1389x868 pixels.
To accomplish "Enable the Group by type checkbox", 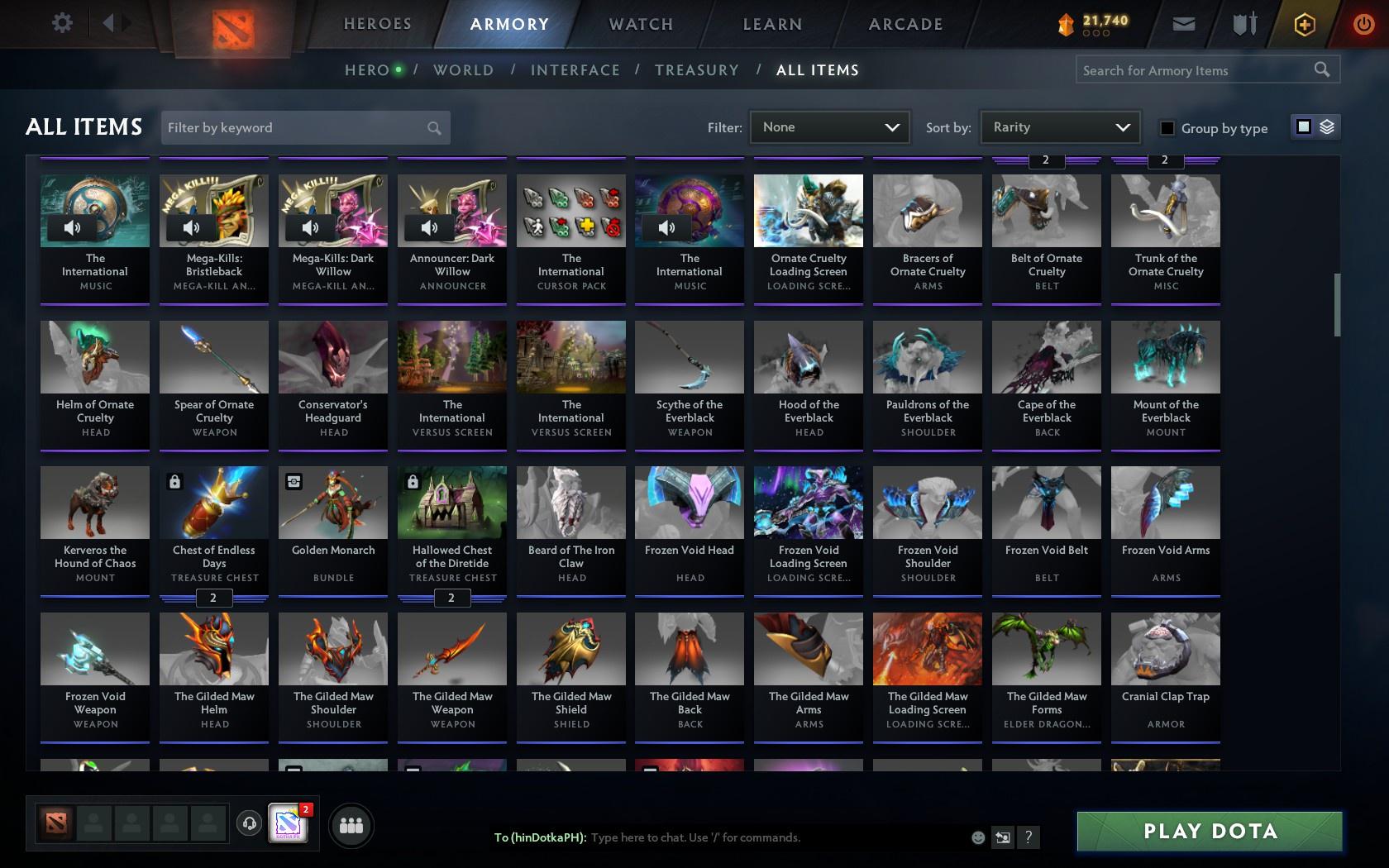I will click(x=1166, y=128).
